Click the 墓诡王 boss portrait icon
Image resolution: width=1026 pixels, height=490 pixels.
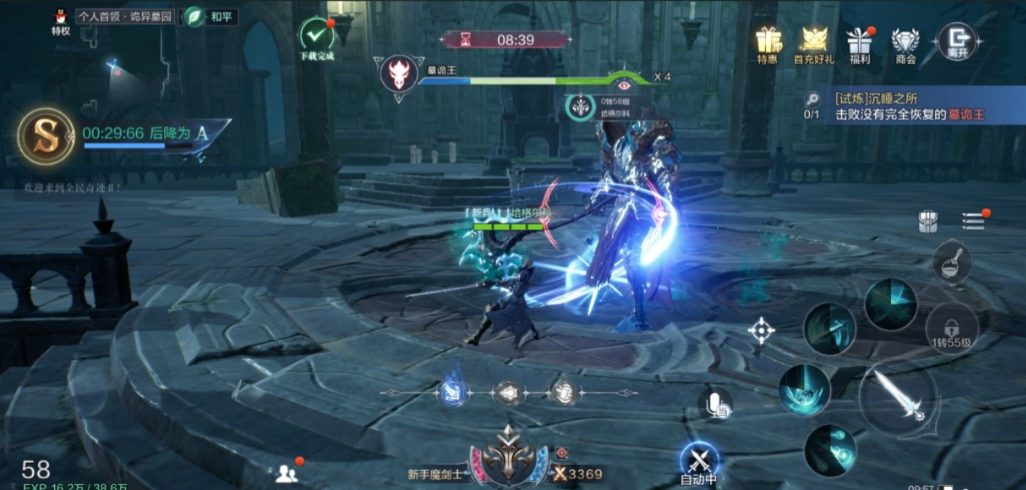coord(397,74)
